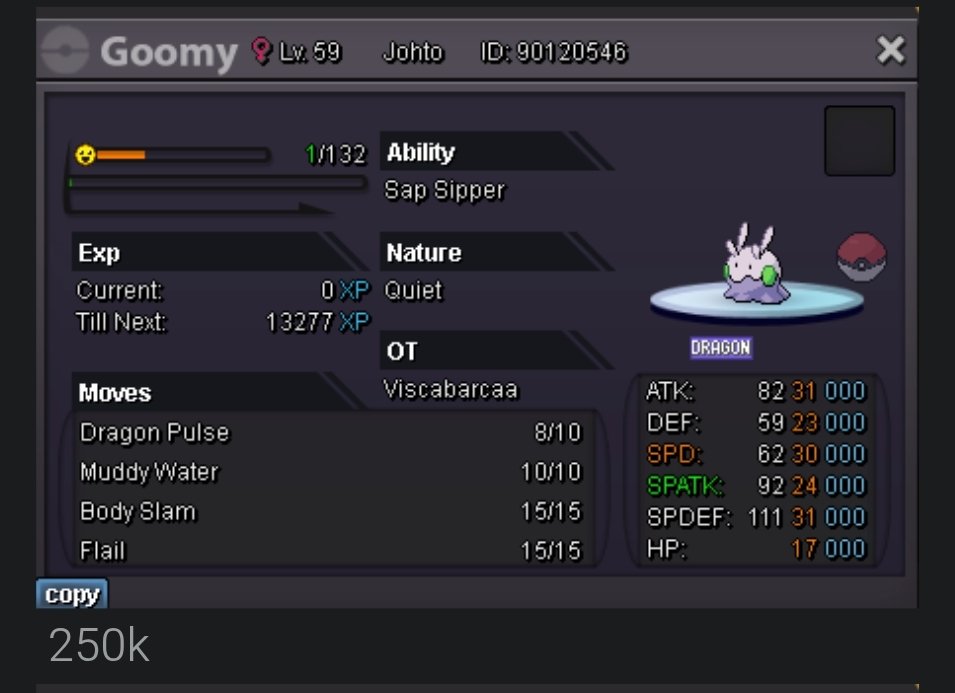Click the Sap Sipper ability text
Screen dimensions: 955x693
[445, 190]
